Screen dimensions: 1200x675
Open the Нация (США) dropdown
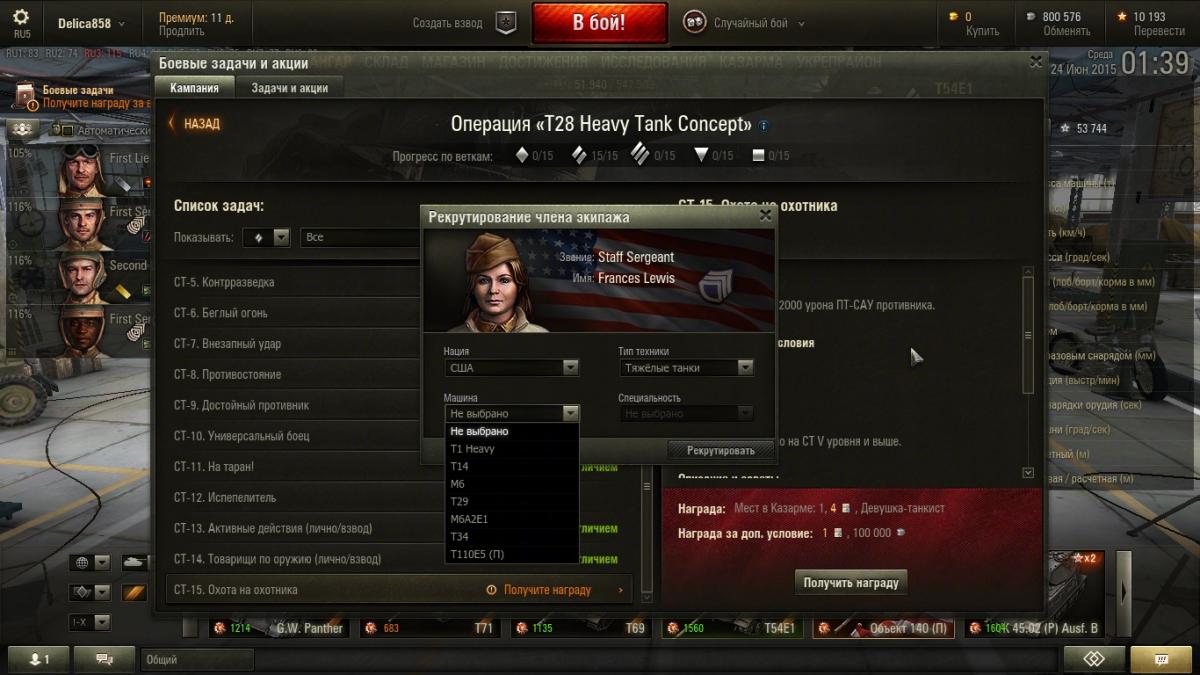pos(511,368)
